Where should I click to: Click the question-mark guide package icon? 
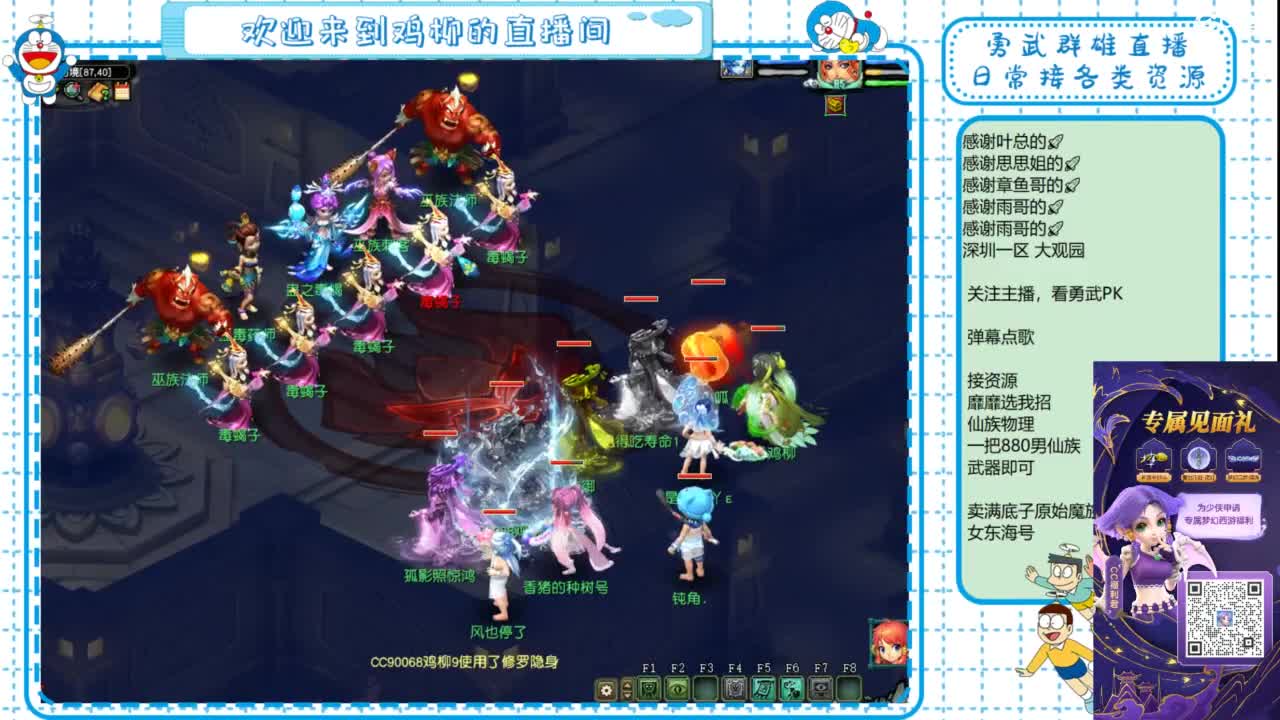pos(99,92)
